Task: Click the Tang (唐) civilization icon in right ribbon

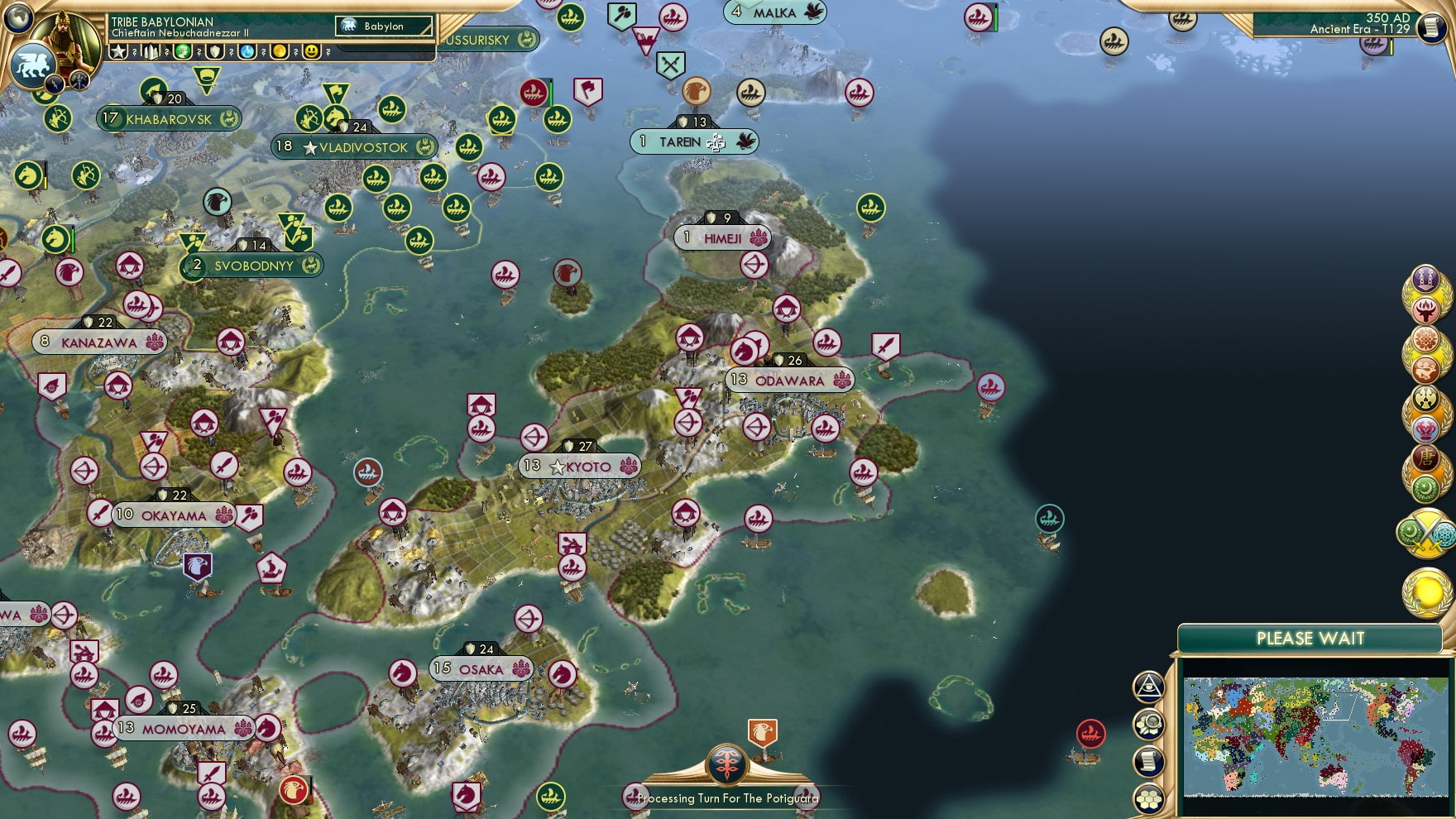Action: (x=1426, y=456)
